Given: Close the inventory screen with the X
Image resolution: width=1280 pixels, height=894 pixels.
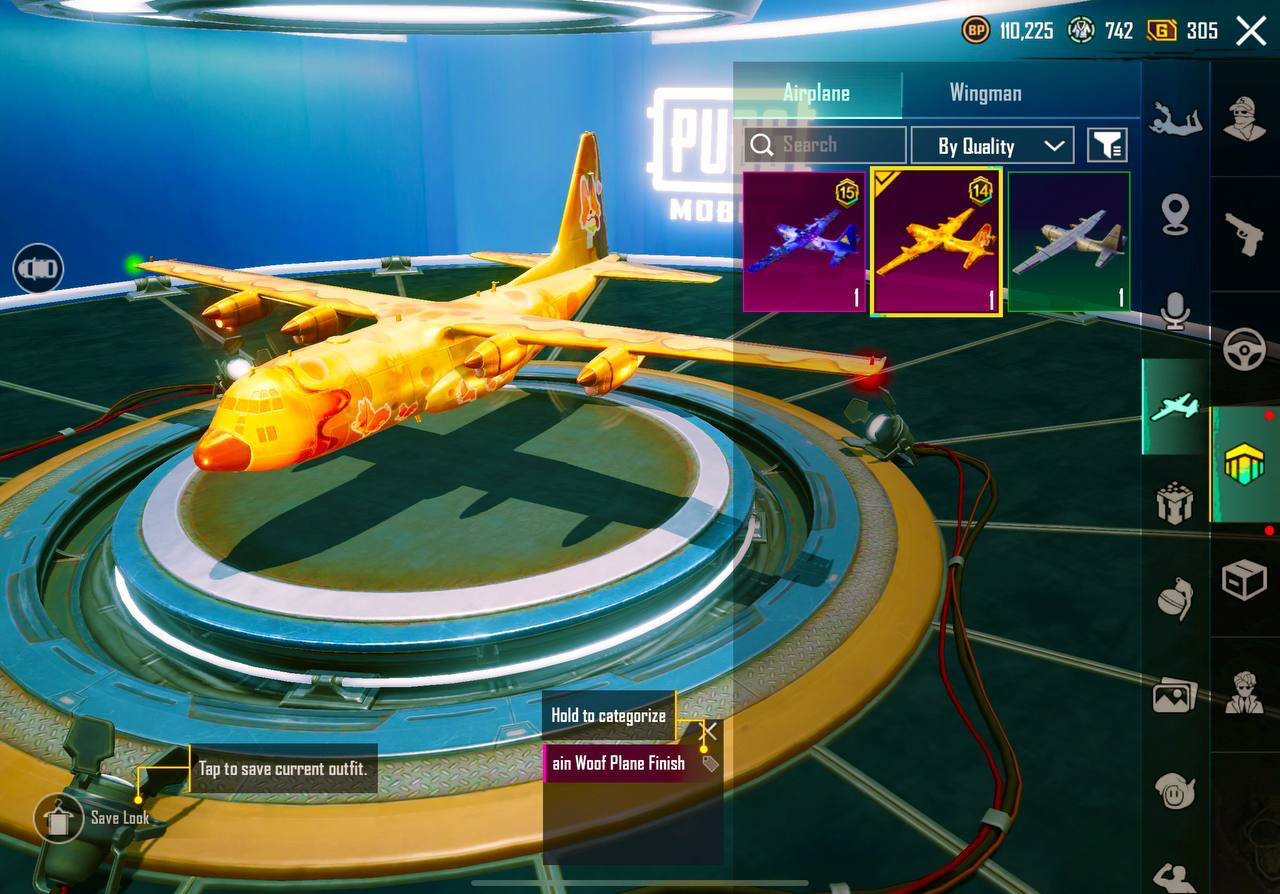Looking at the screenshot, I should point(1251,31).
